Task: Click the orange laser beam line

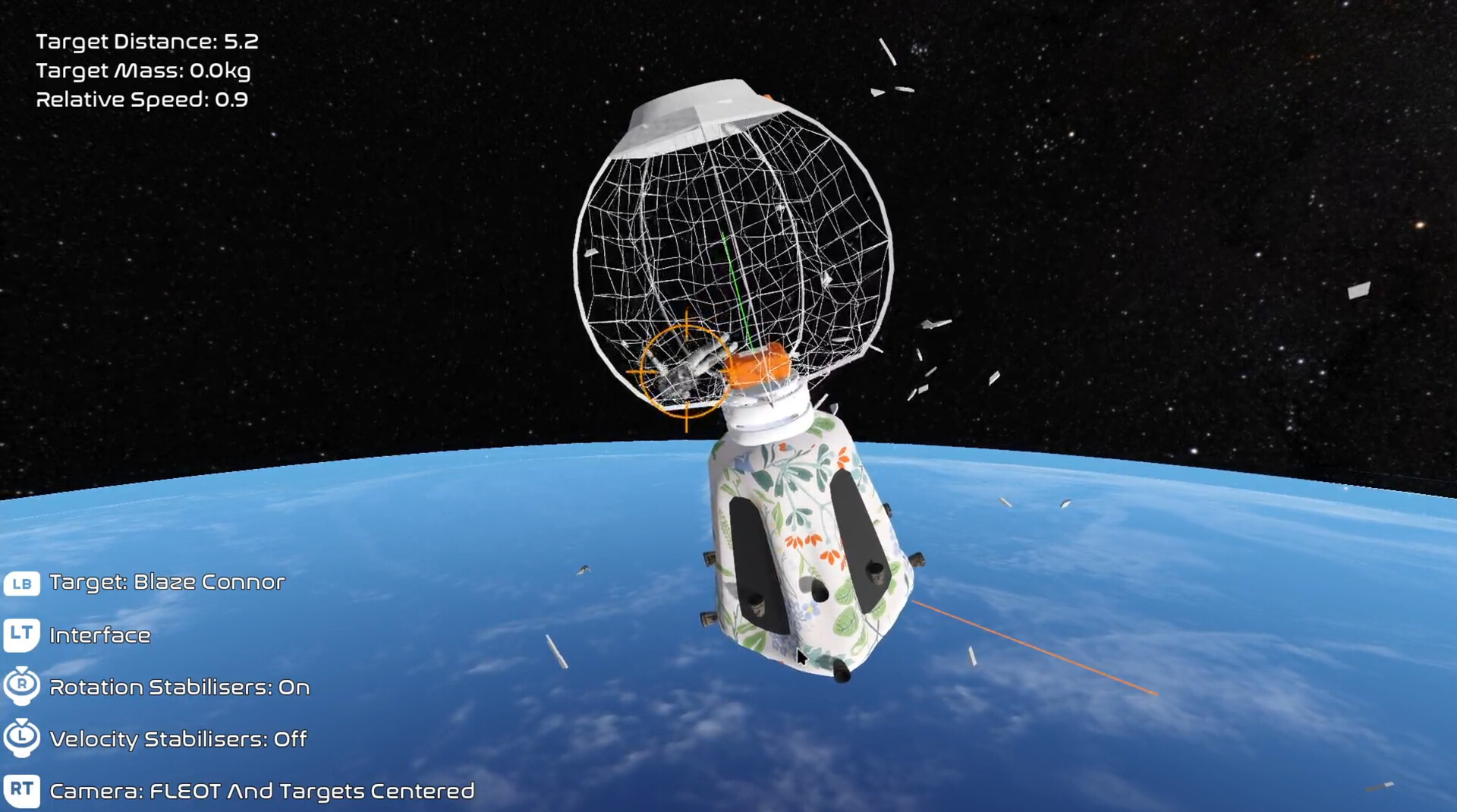Action: [1032, 647]
